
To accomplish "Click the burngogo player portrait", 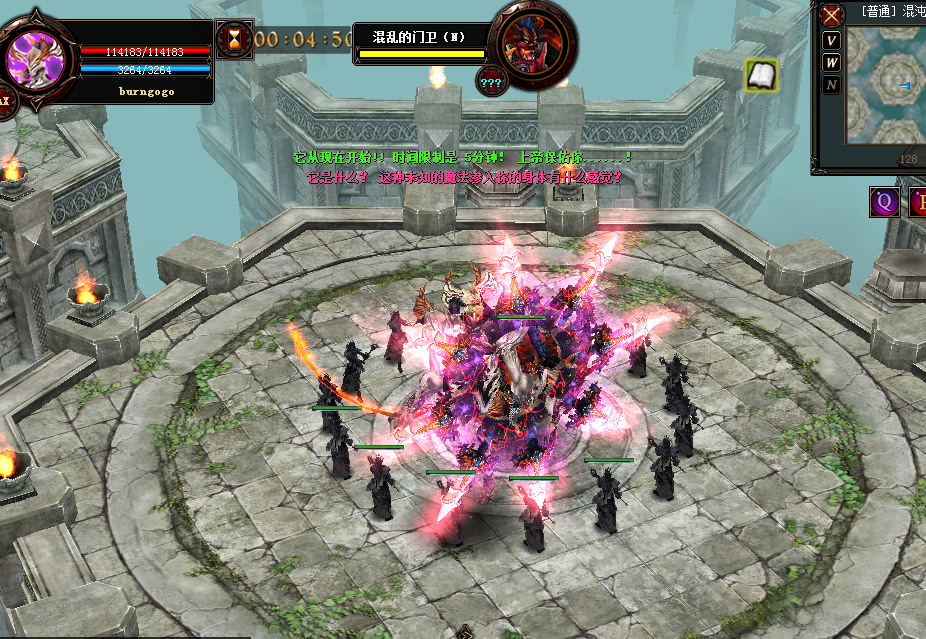I will (40, 60).
